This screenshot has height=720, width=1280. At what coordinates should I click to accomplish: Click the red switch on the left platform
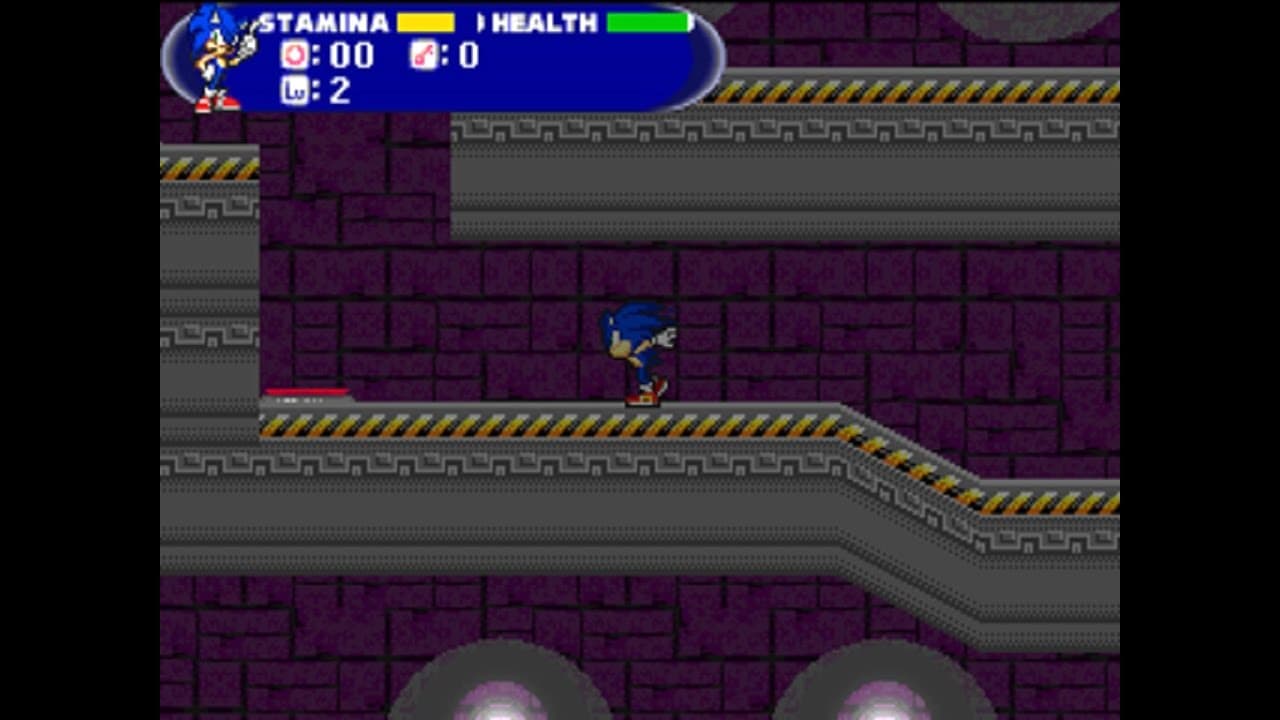point(305,391)
